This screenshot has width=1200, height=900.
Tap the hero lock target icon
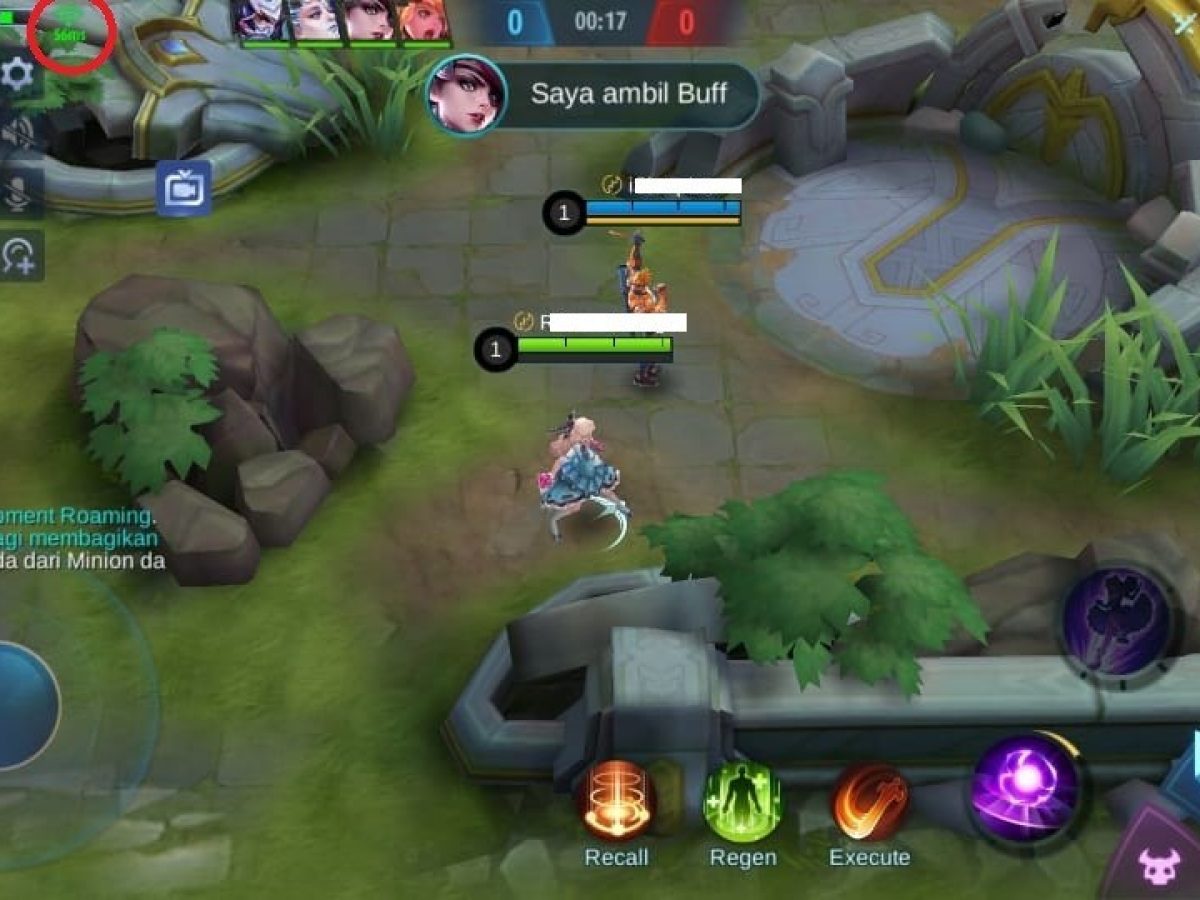tap(18, 256)
